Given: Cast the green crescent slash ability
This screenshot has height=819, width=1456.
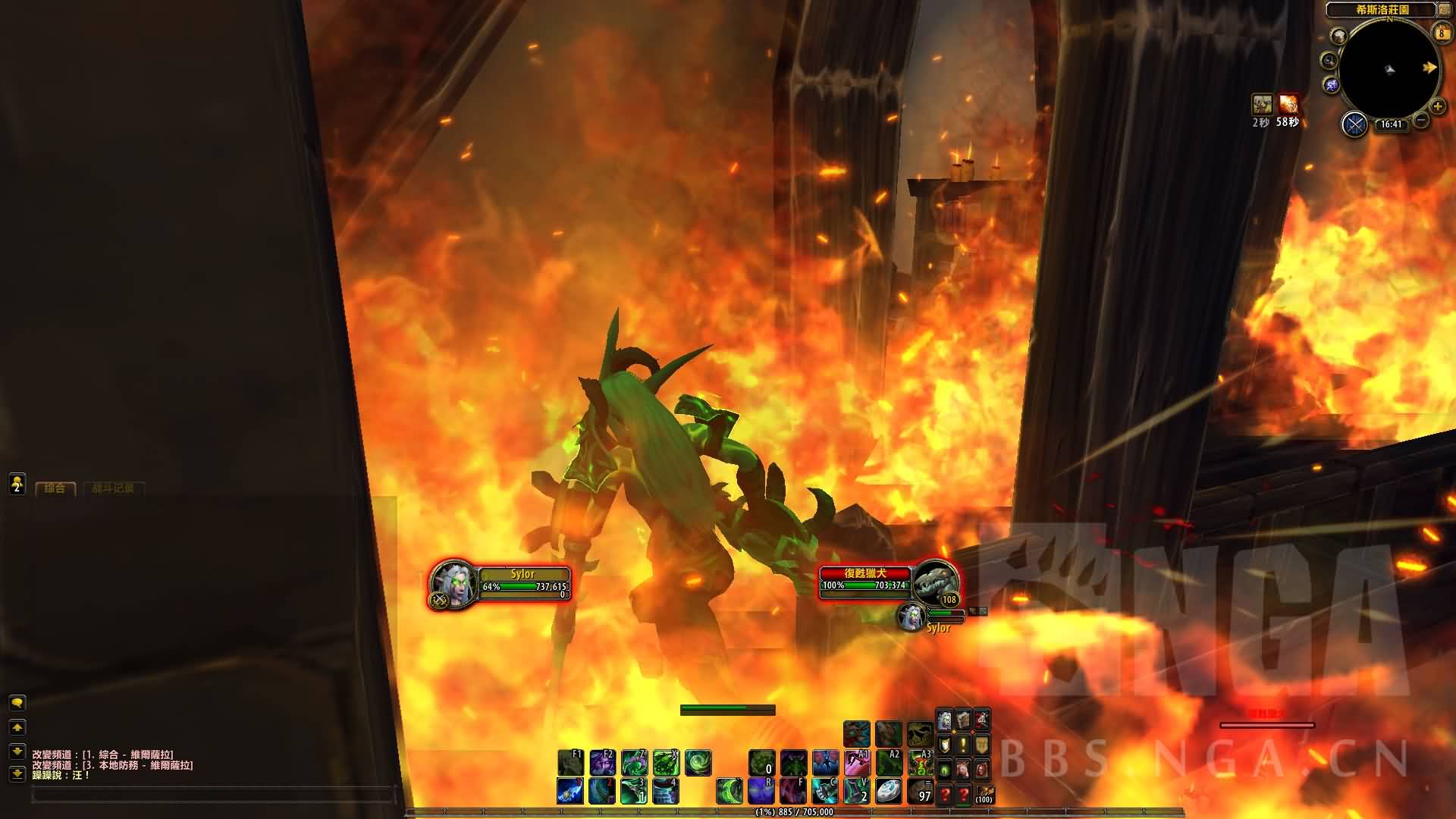Looking at the screenshot, I should (730, 791).
